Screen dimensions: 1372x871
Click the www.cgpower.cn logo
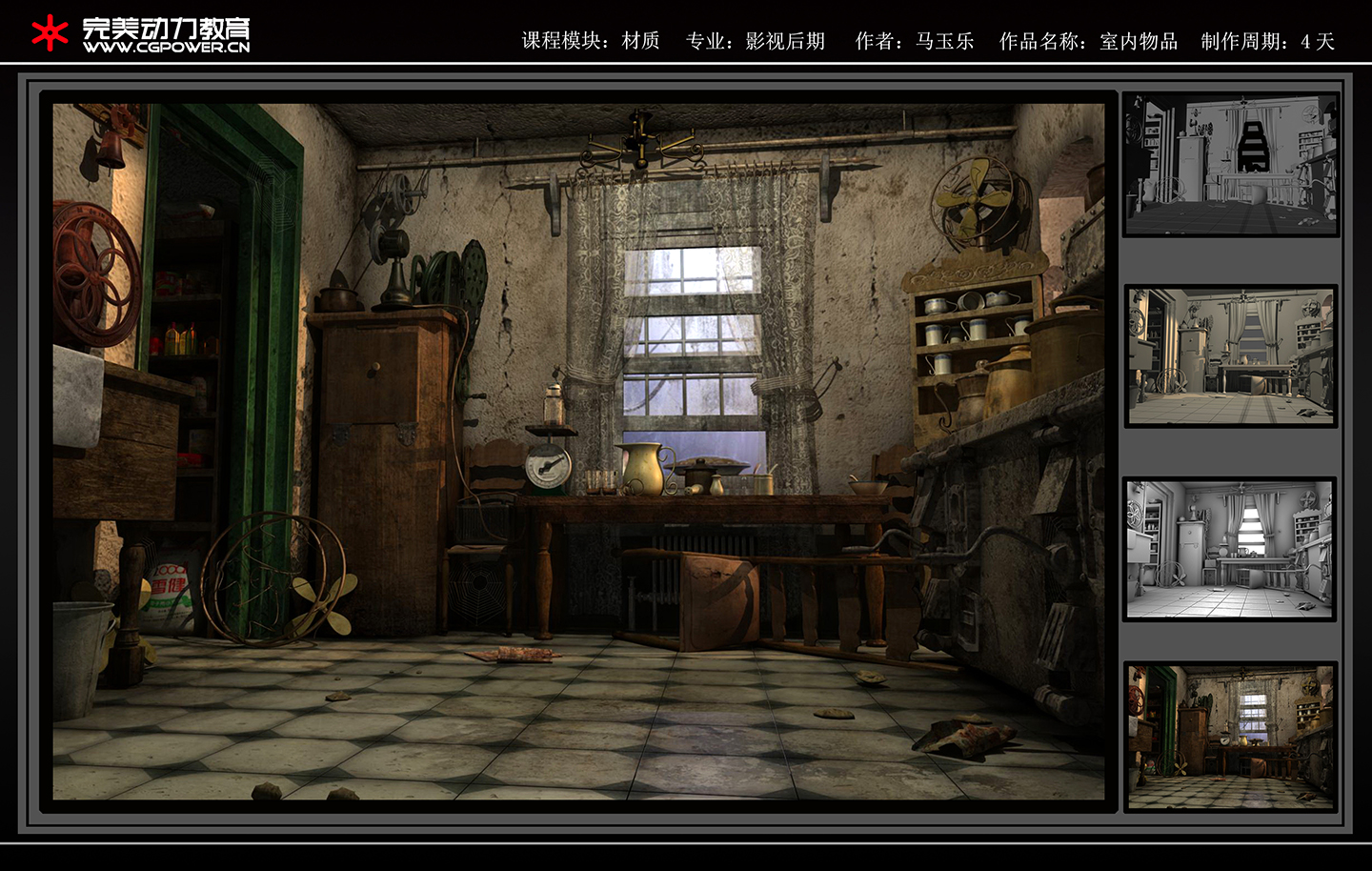click(x=141, y=34)
